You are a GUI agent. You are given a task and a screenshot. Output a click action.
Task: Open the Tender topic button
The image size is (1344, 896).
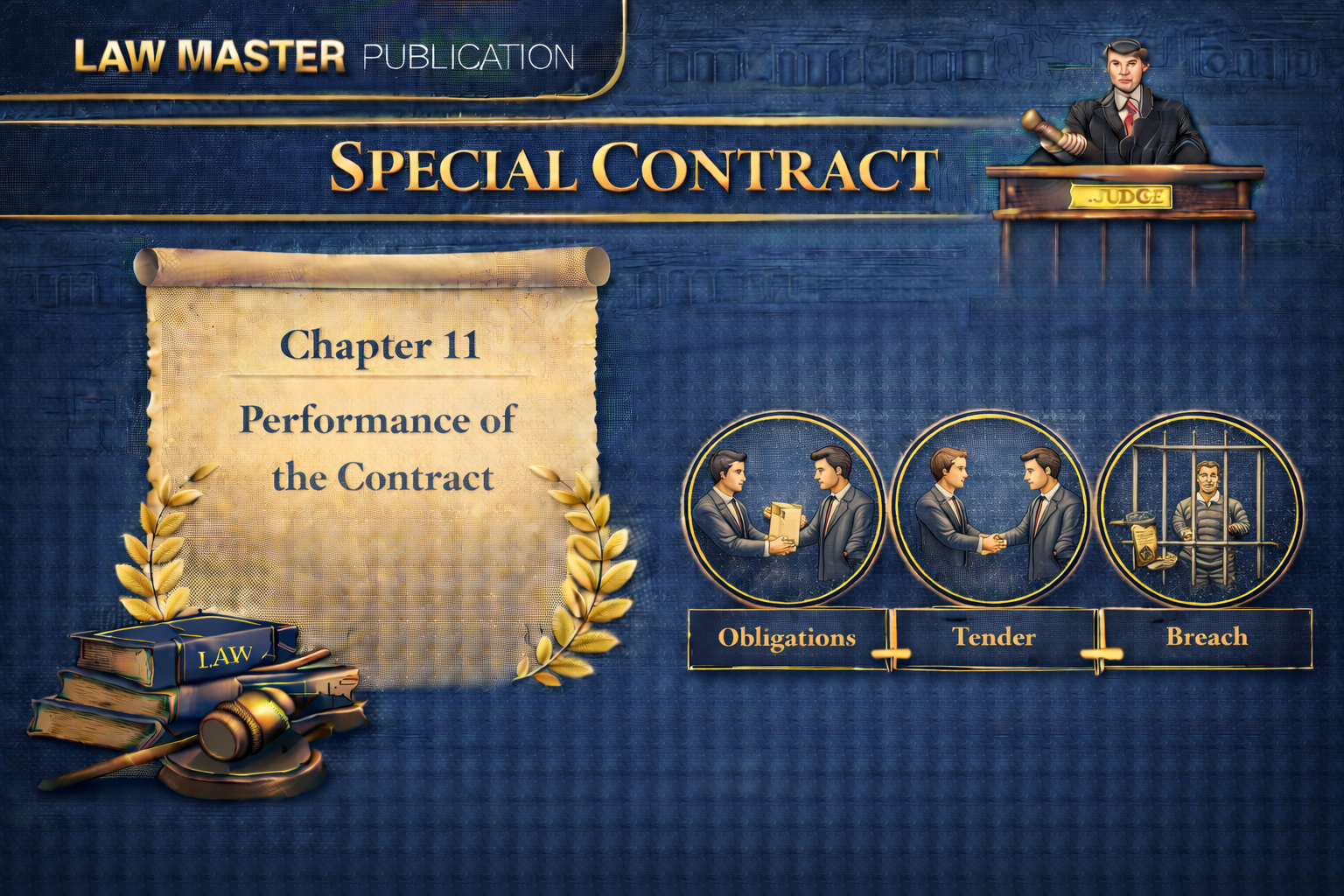coord(994,638)
